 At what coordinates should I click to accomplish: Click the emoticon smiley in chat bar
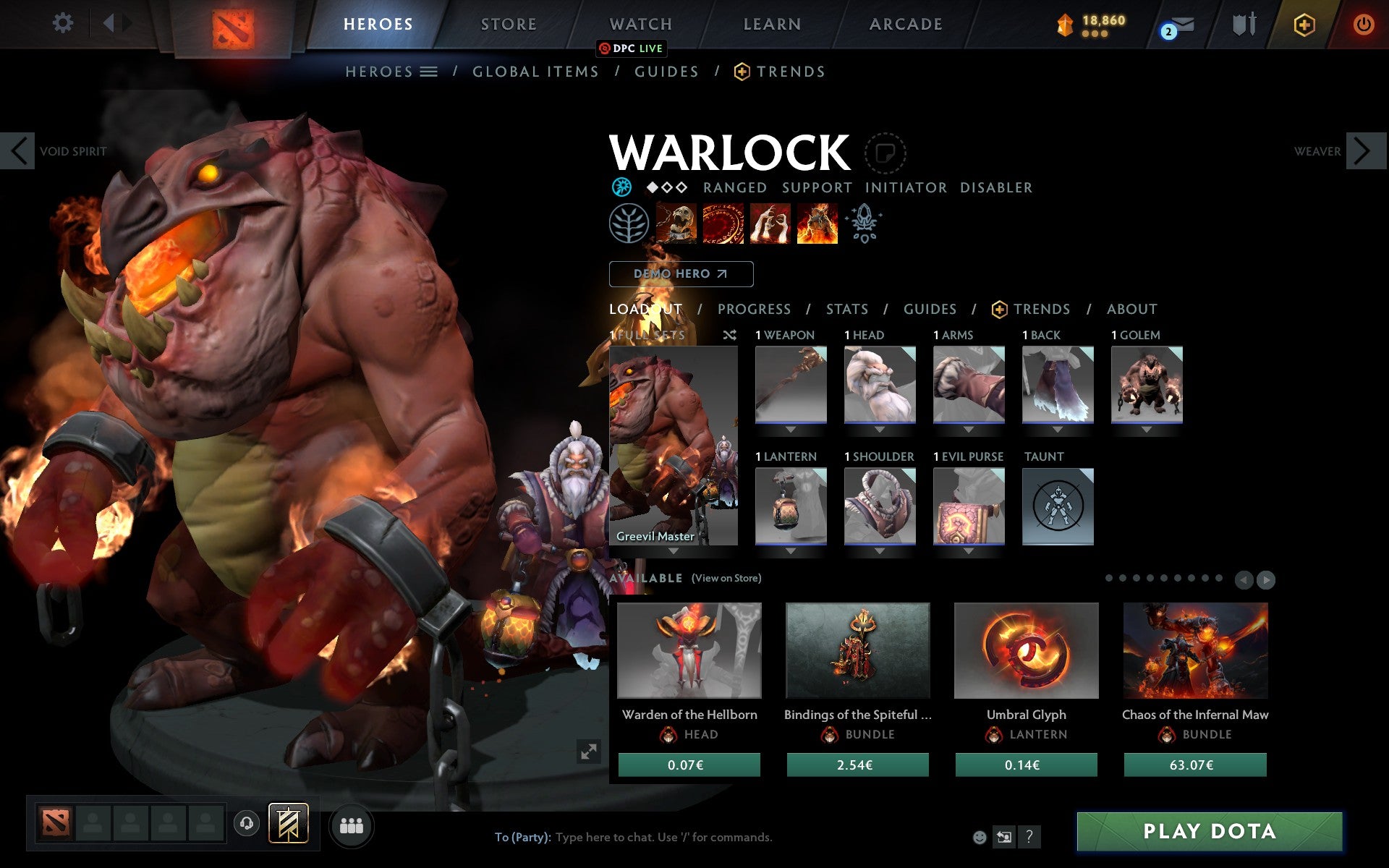tap(979, 837)
